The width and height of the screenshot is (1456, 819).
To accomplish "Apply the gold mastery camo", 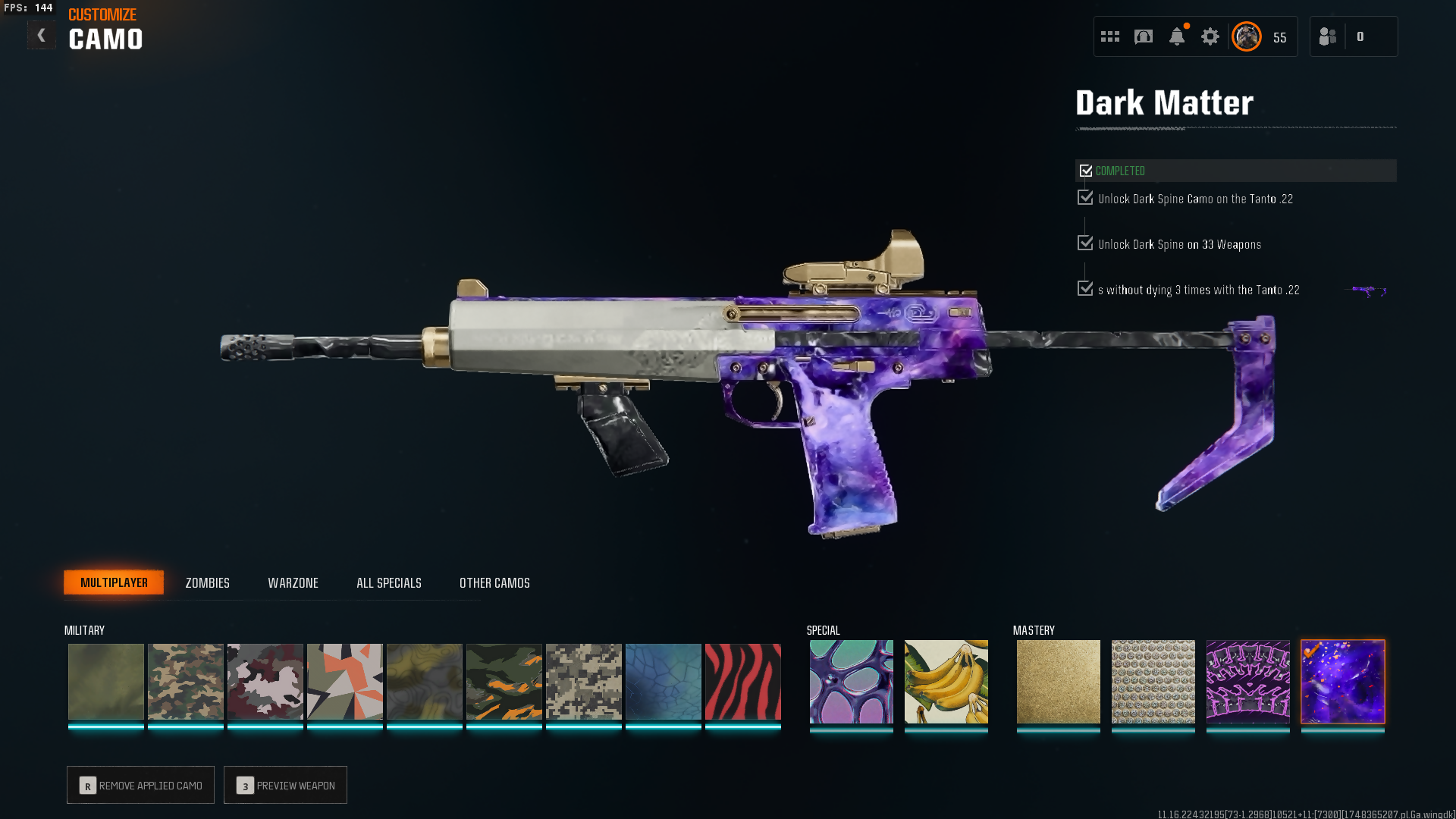I will [1058, 682].
